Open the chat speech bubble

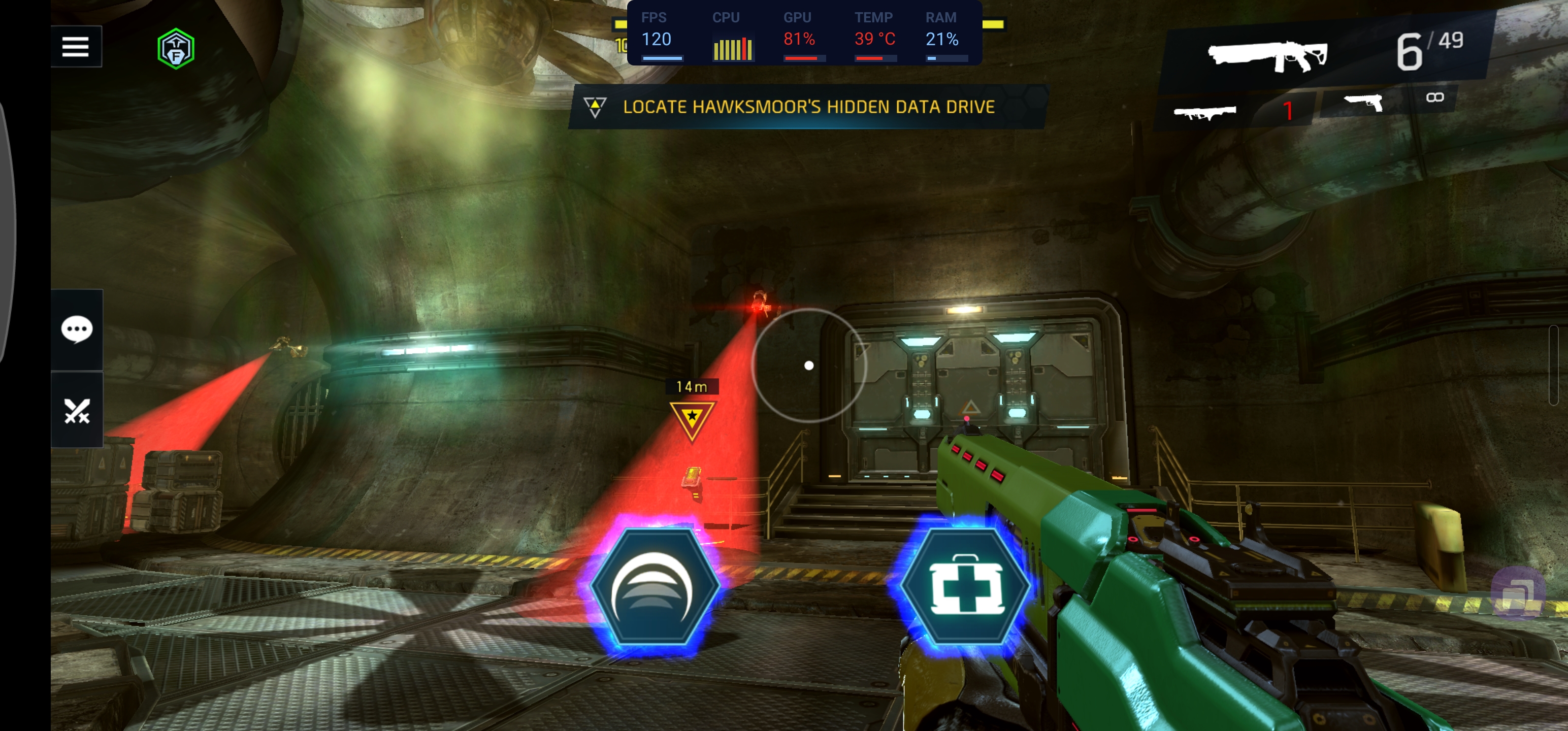[x=77, y=330]
